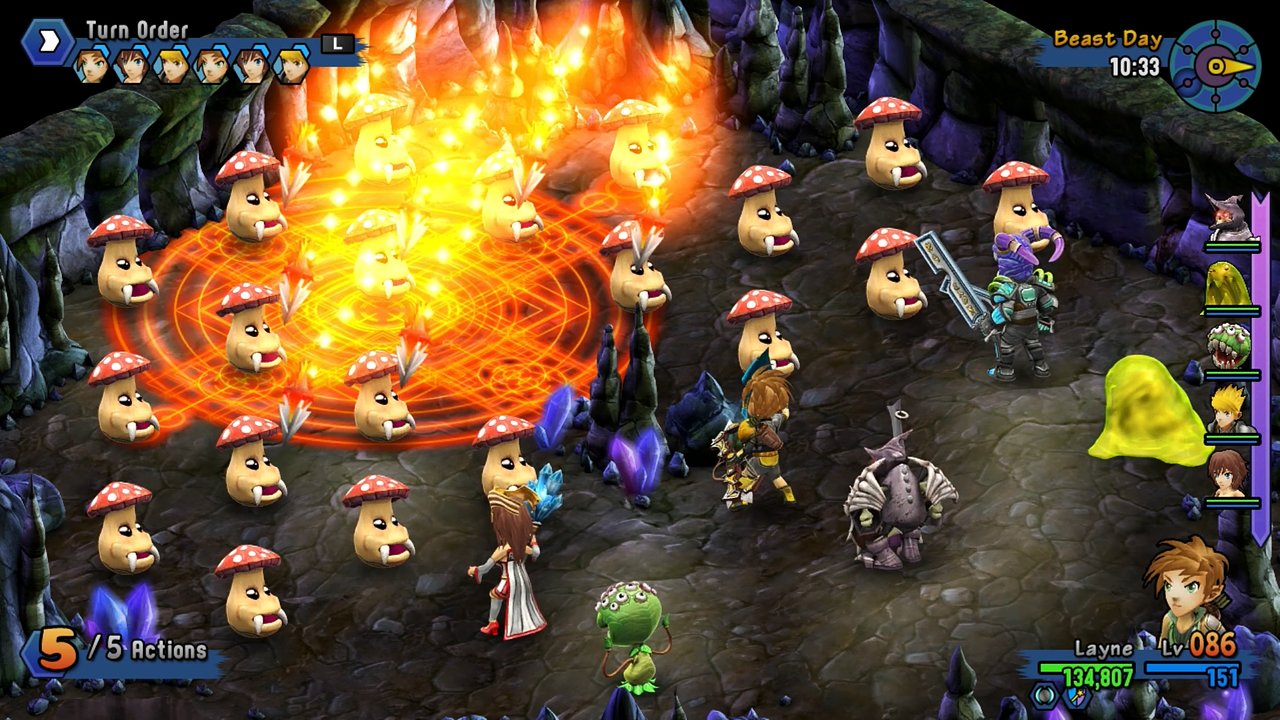
Task: Click the circular emblem badge beside the shield
Action: point(1043,697)
